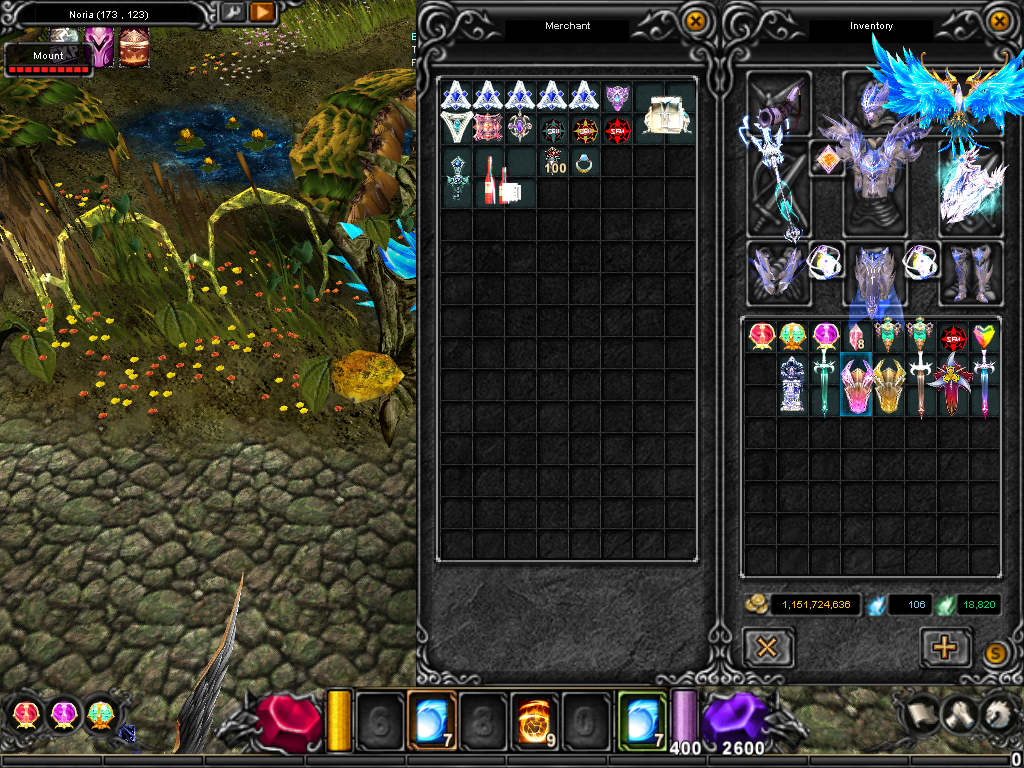Select the pink crystal stack of 8

click(x=856, y=337)
